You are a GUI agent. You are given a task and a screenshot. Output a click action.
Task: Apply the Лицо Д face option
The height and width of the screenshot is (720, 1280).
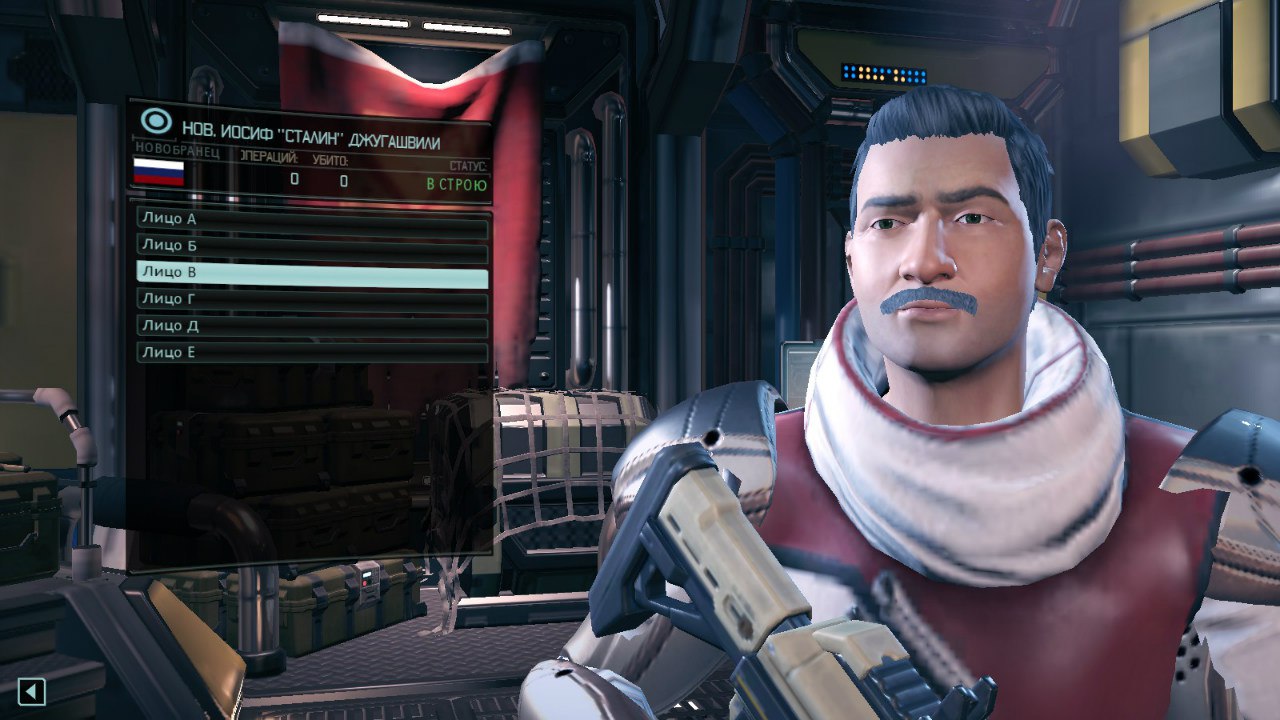(x=312, y=327)
